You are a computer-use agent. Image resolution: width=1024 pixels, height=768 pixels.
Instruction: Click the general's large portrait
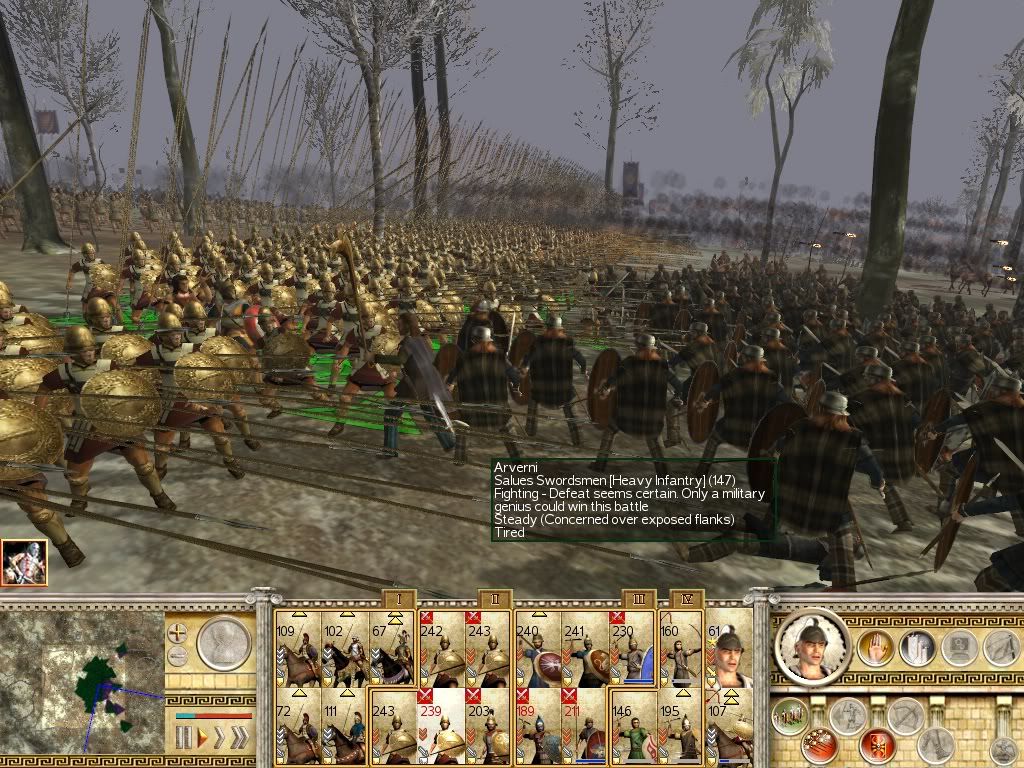pyautogui.click(x=813, y=647)
